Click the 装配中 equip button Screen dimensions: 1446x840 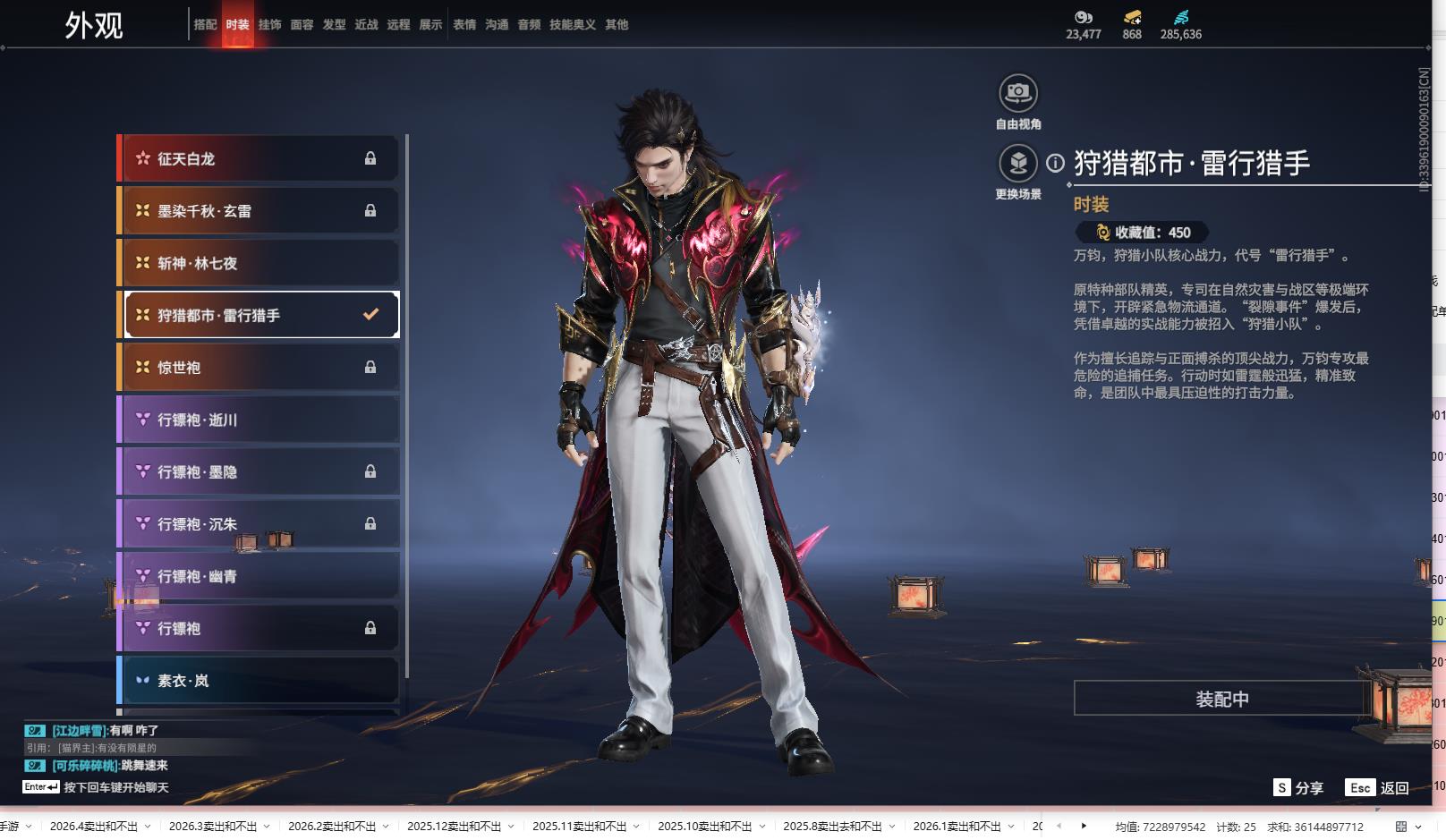tap(1221, 699)
